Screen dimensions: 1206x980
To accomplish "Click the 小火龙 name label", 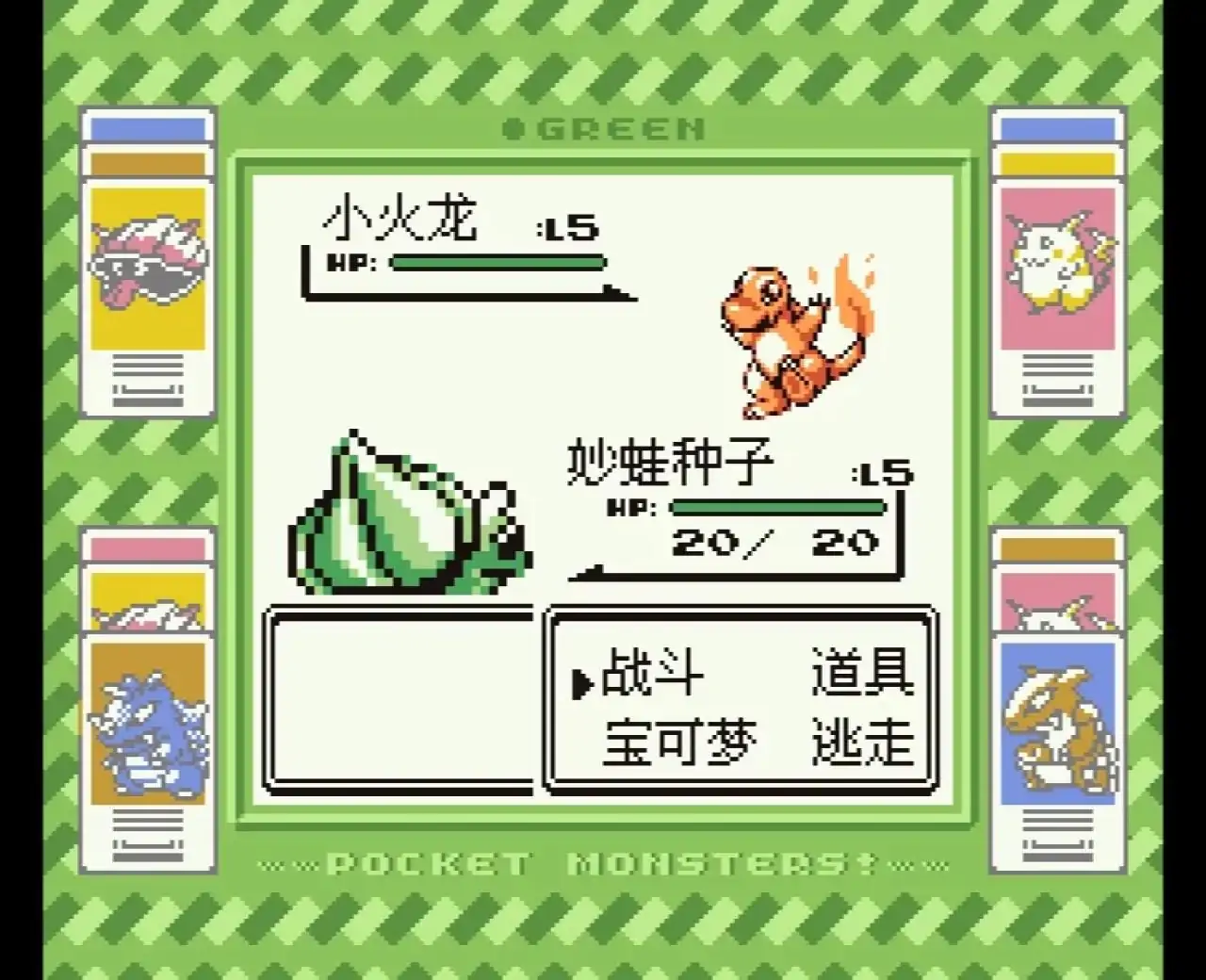I will [x=400, y=217].
